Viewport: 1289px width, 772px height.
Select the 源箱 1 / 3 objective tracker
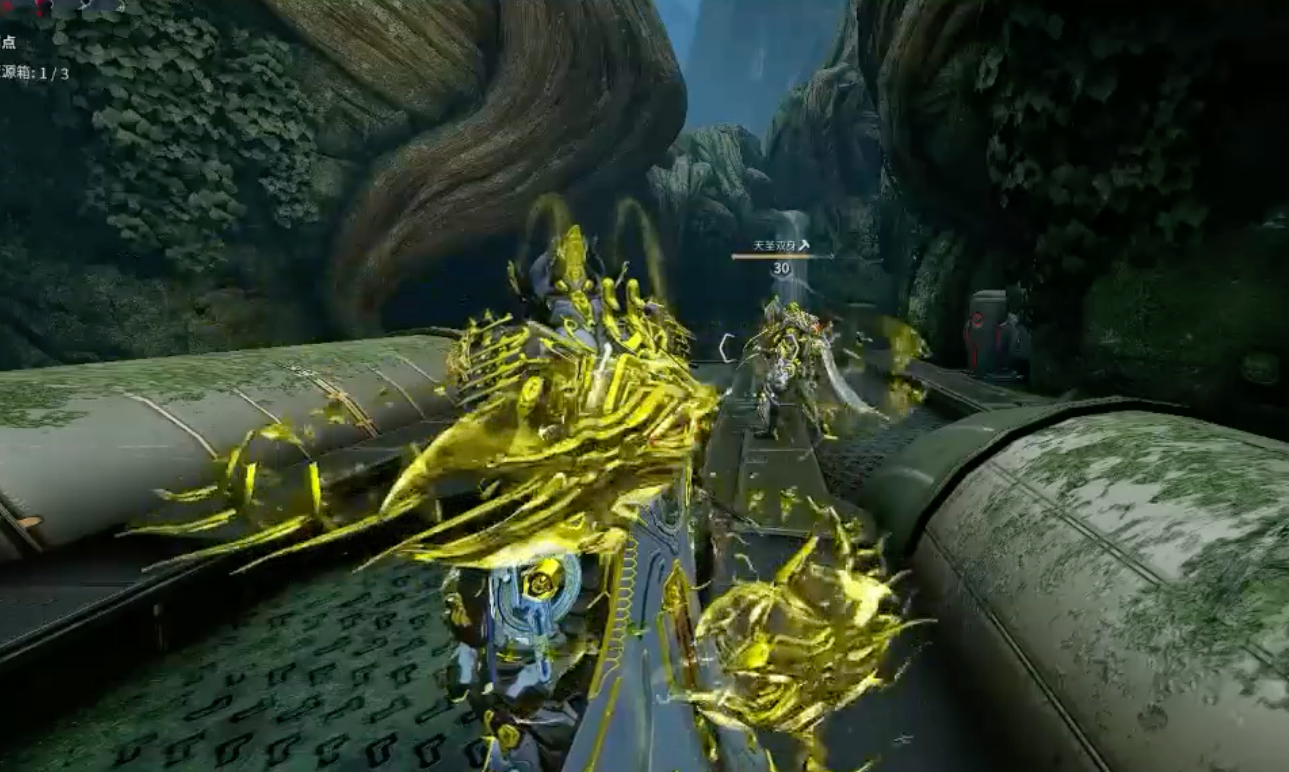36,73
